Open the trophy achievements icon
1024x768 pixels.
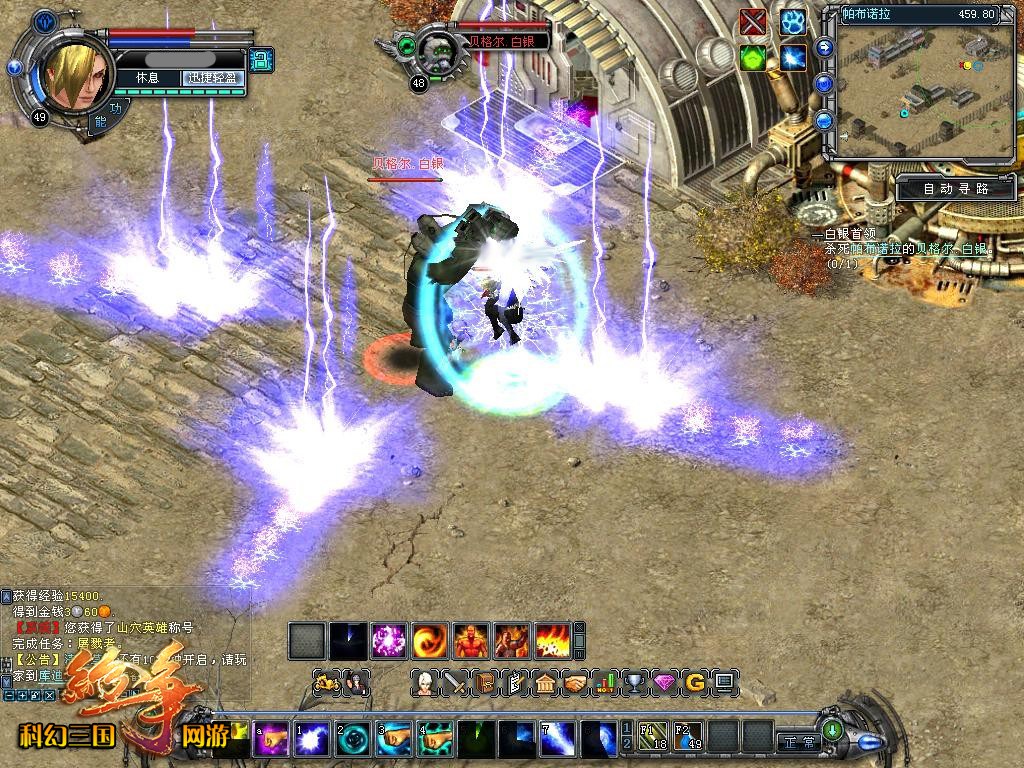point(634,683)
